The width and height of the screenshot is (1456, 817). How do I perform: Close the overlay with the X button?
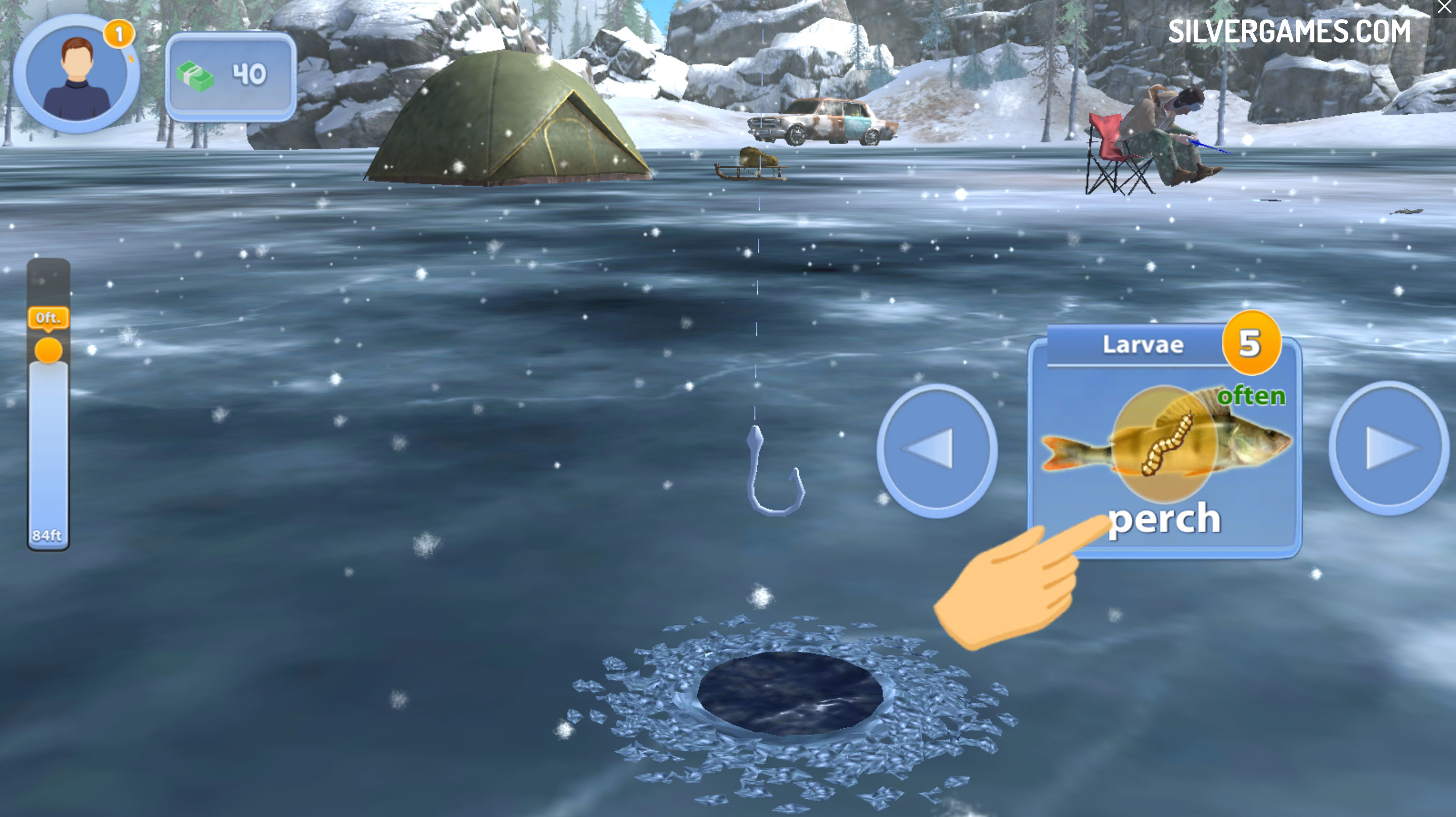point(1443,8)
